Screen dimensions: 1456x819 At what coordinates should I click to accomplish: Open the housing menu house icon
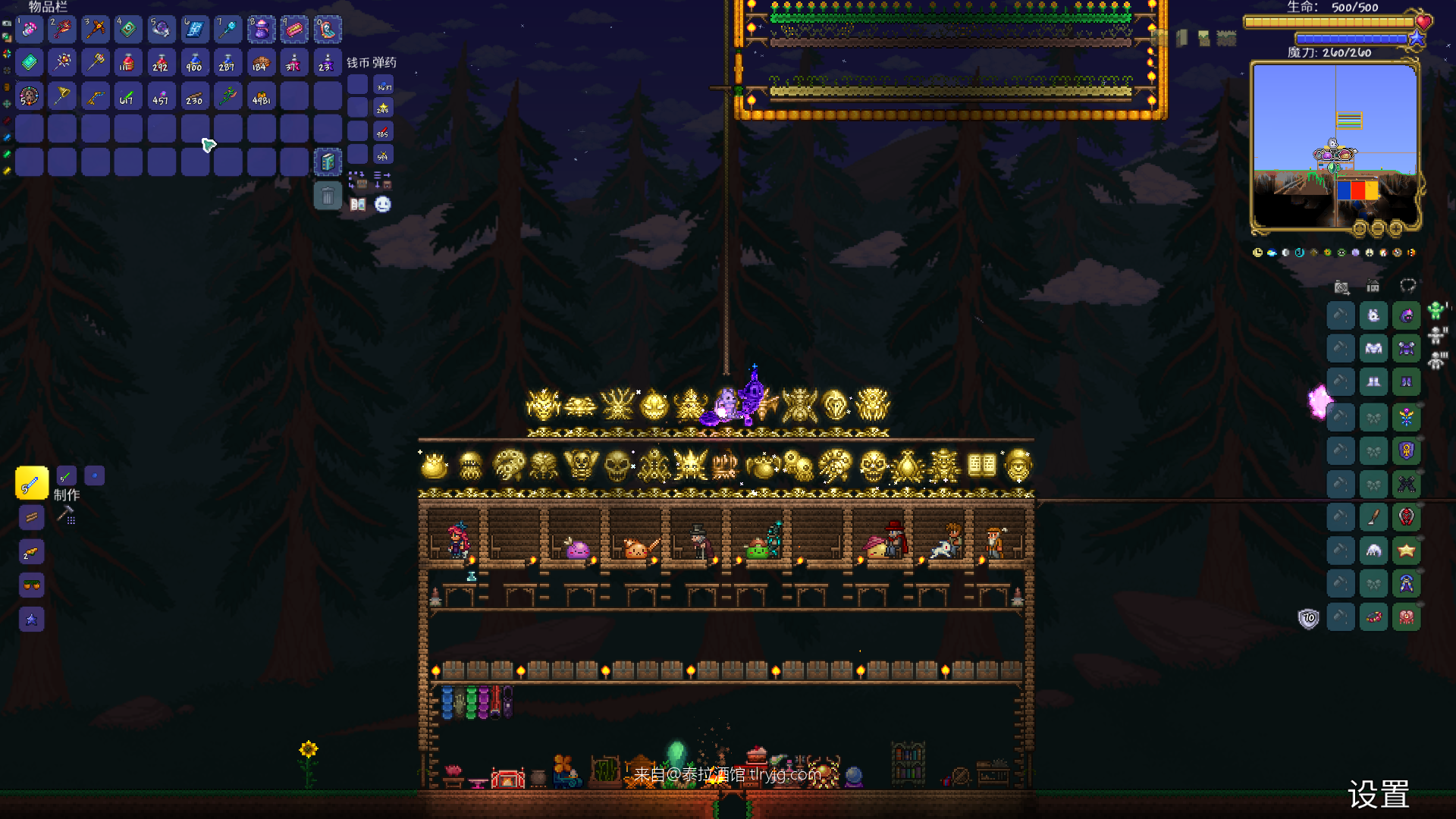1373,287
